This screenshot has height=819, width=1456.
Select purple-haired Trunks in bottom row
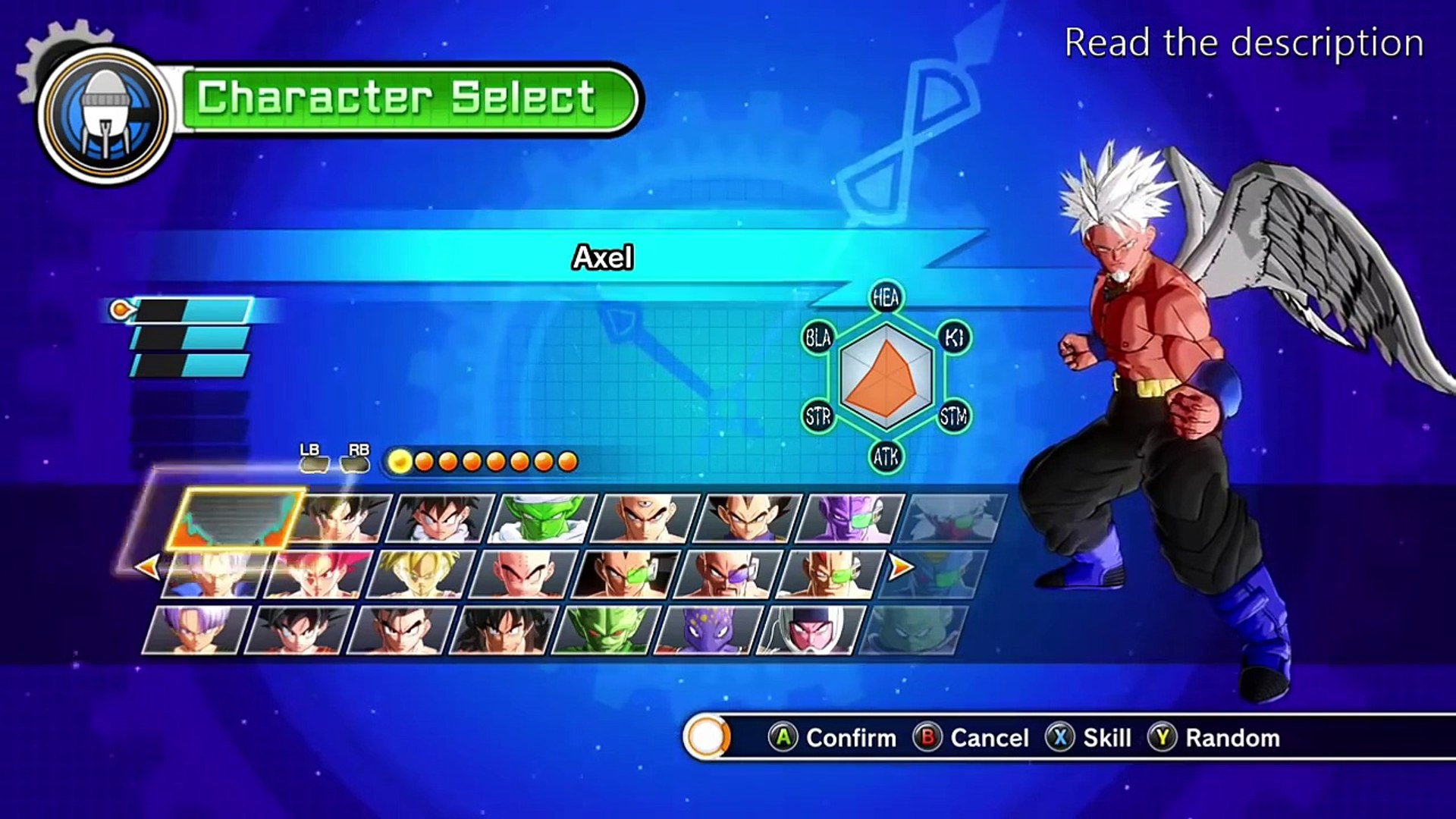[196, 629]
